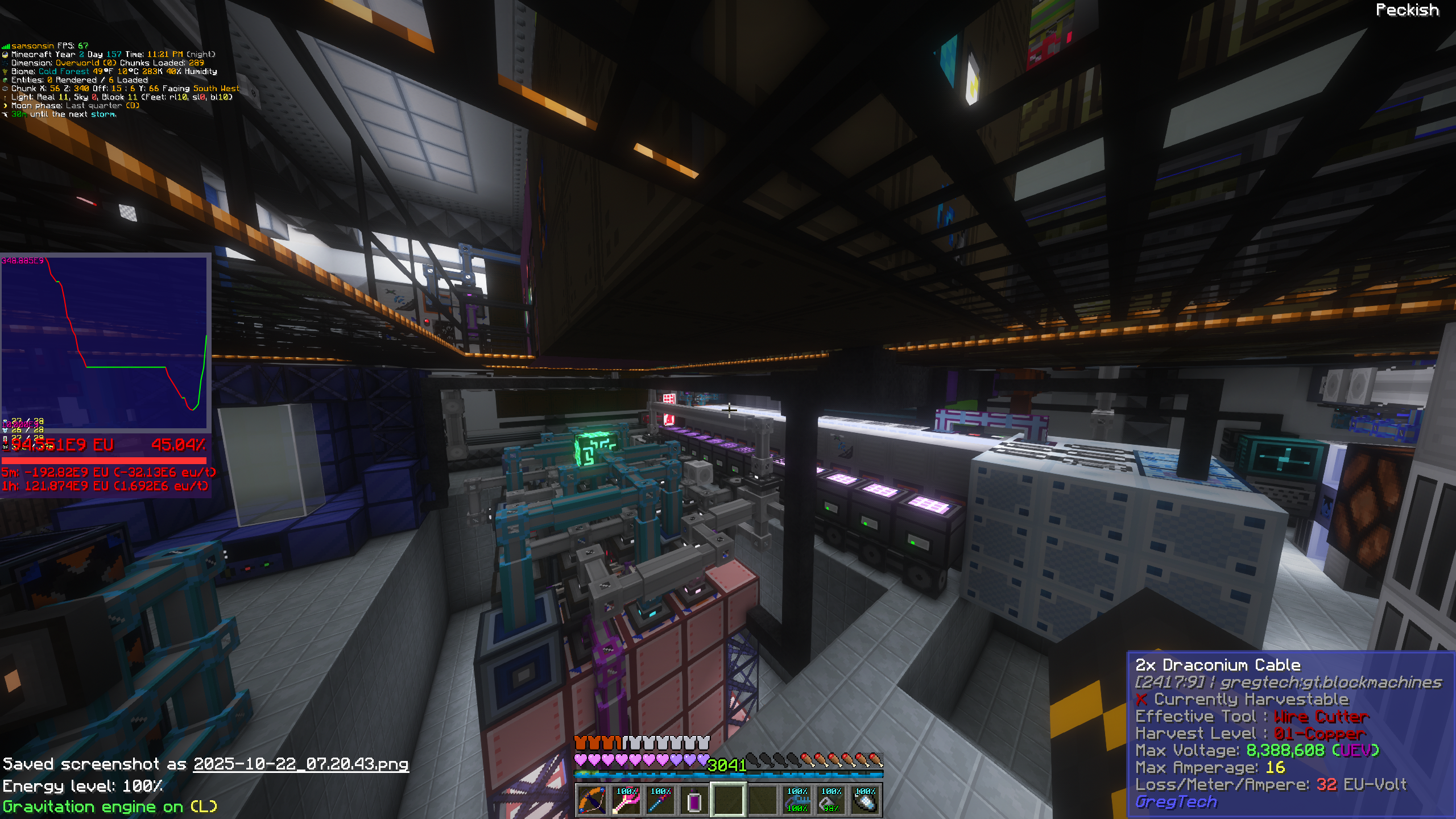Select the pink staff hotbar slot

(x=626, y=800)
